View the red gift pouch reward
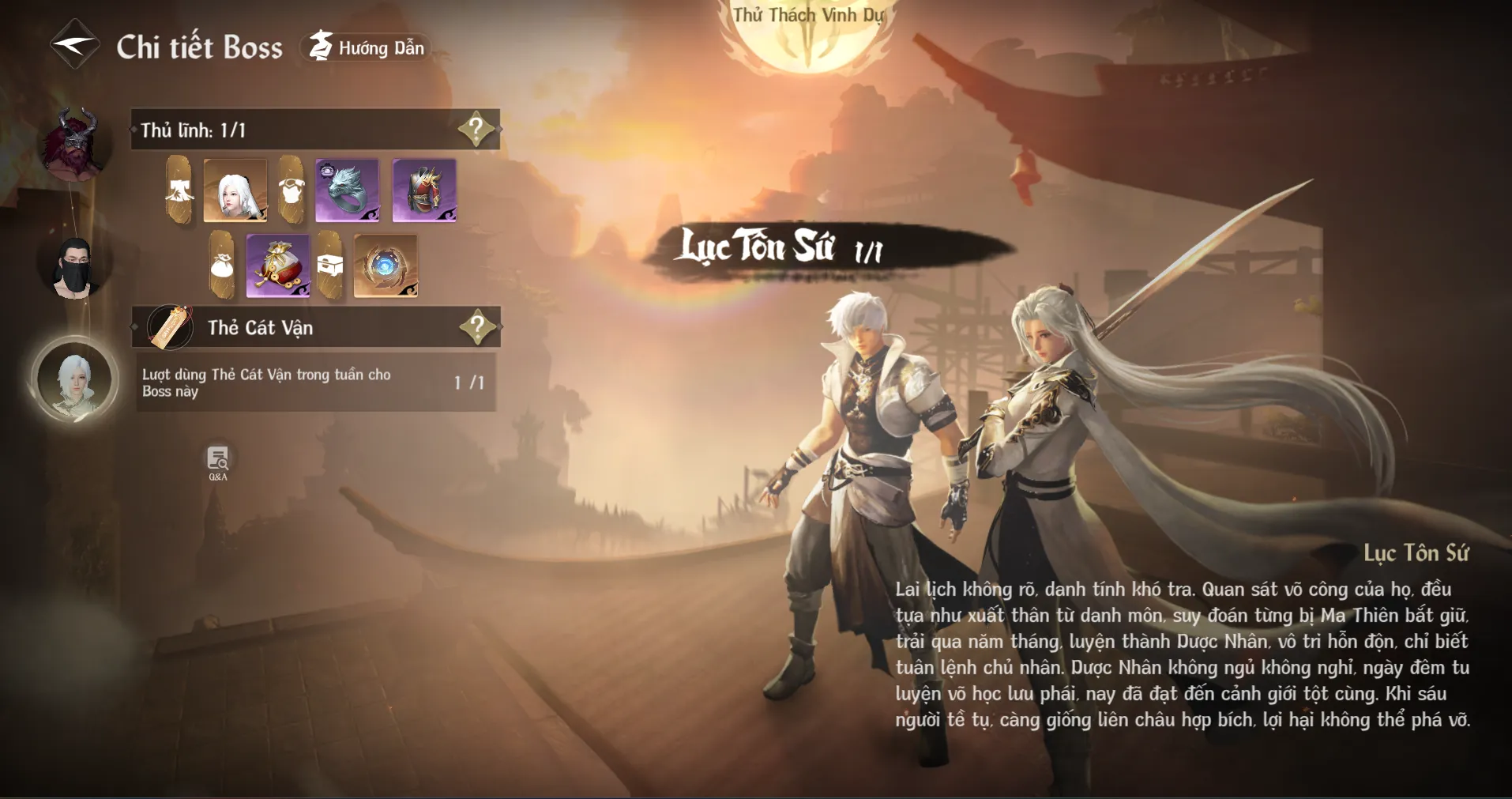This screenshot has height=799, width=1512. pyautogui.click(x=277, y=266)
